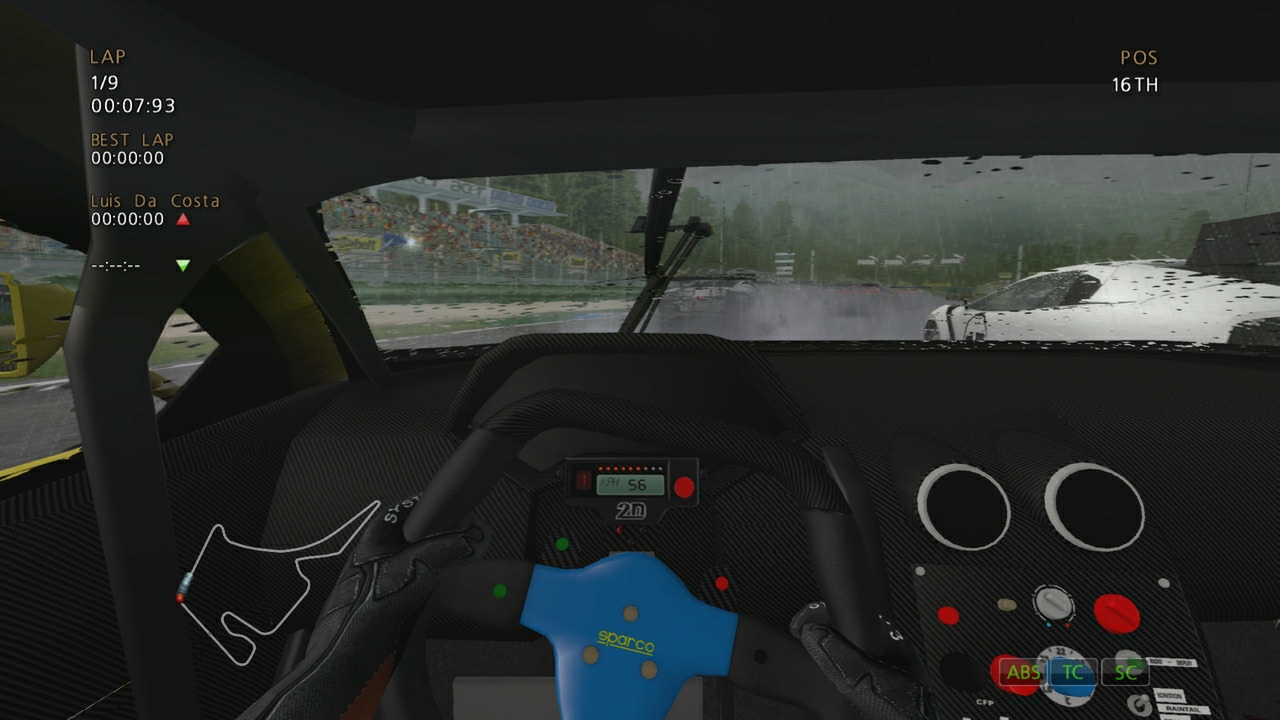Toggle the ABS button on the dashboard
This screenshot has width=1280, height=720.
point(1024,672)
